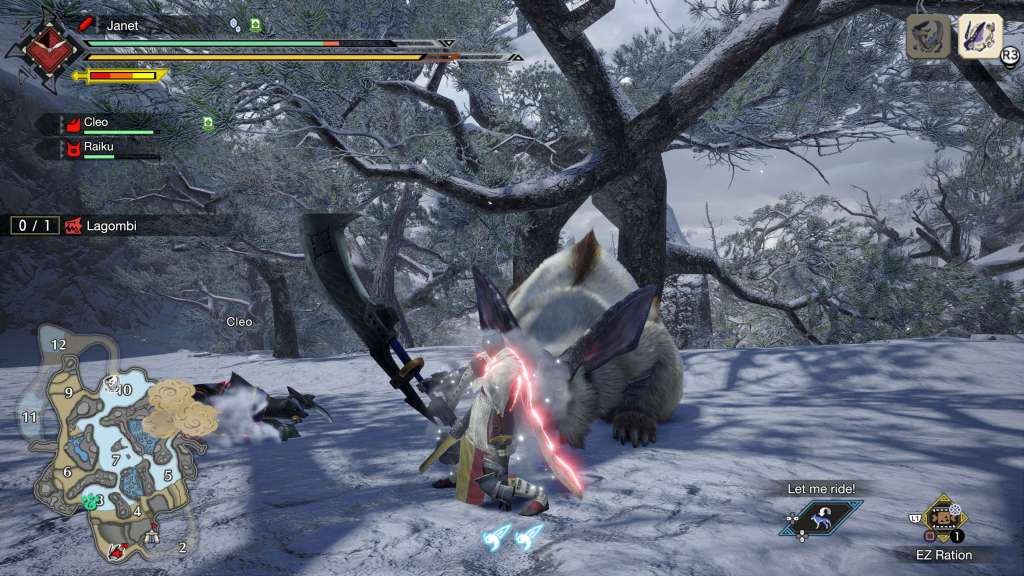Click the green paw marker on the minimap

tap(91, 501)
